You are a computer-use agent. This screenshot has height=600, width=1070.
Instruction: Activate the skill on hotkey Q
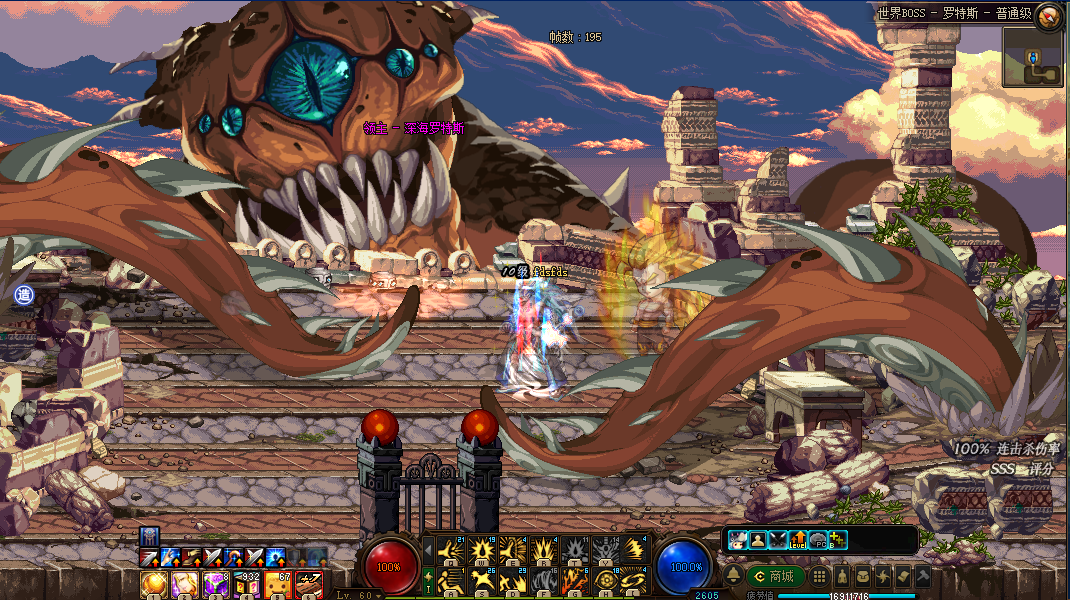pyautogui.click(x=452, y=550)
